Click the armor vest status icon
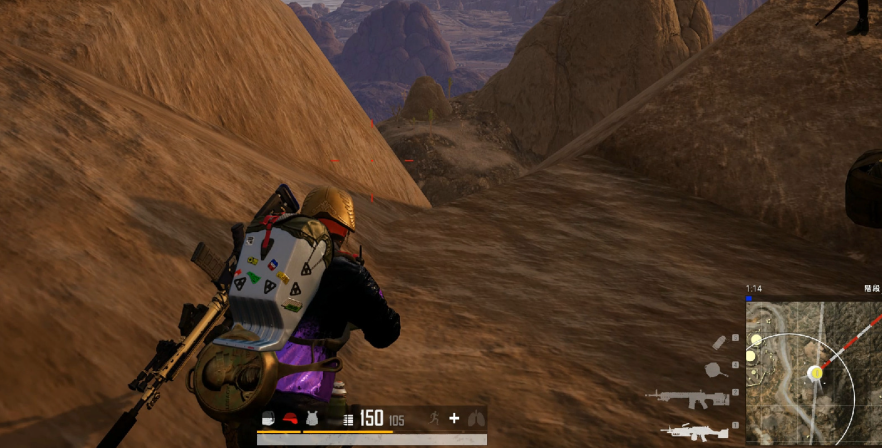Viewport: 882px width, 448px height. [313, 419]
